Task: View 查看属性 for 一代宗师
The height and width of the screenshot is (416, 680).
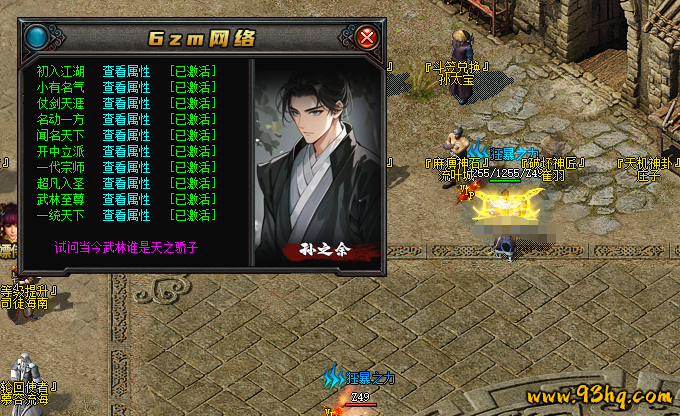Action: (126, 167)
